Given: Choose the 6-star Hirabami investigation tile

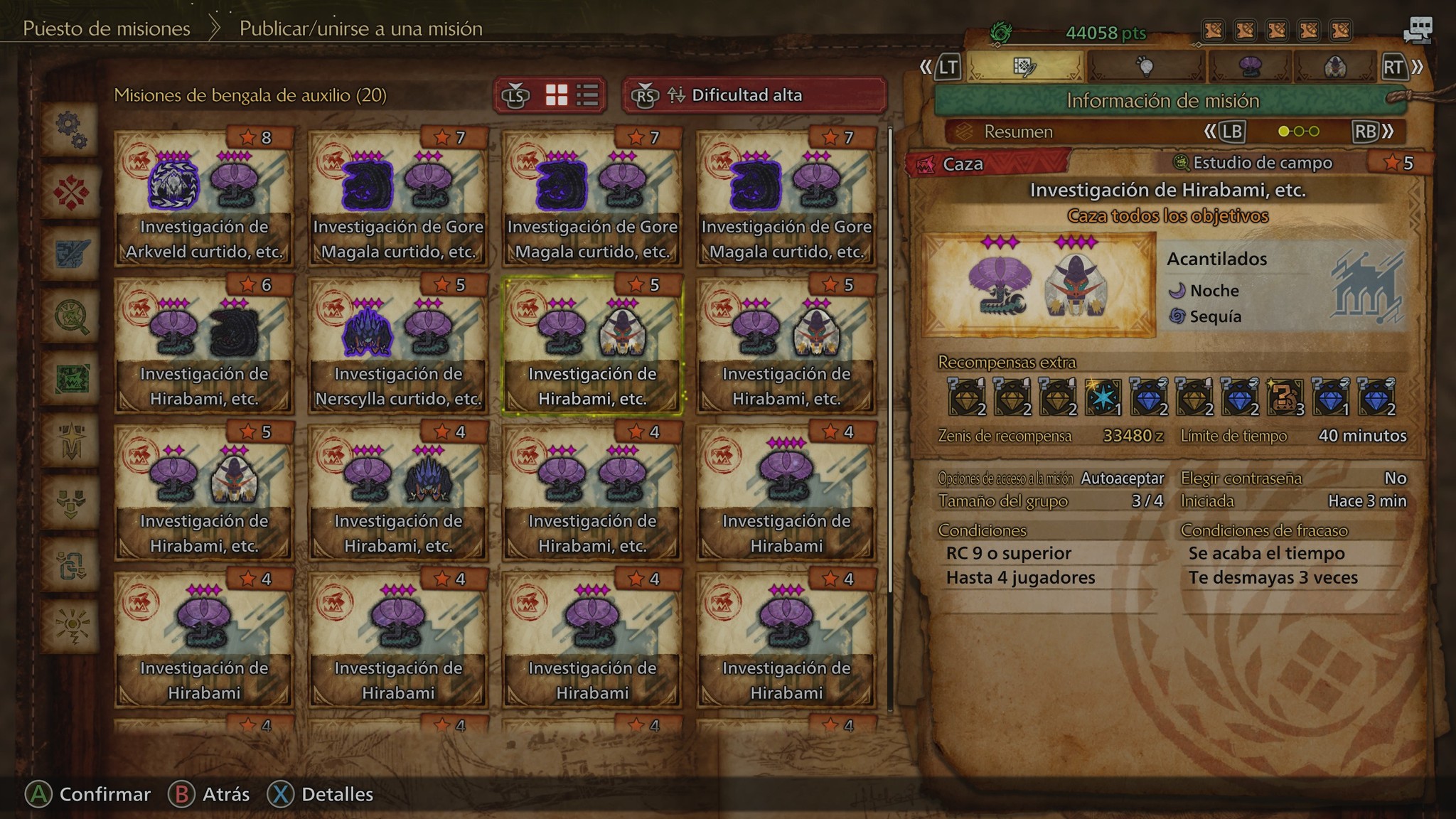Looking at the screenshot, I should click(x=204, y=345).
